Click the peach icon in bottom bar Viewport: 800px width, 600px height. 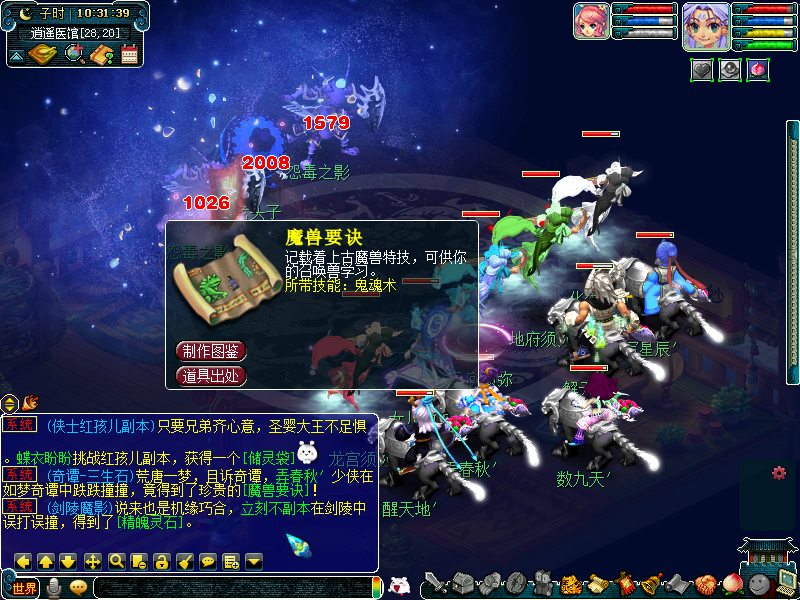click(733, 584)
